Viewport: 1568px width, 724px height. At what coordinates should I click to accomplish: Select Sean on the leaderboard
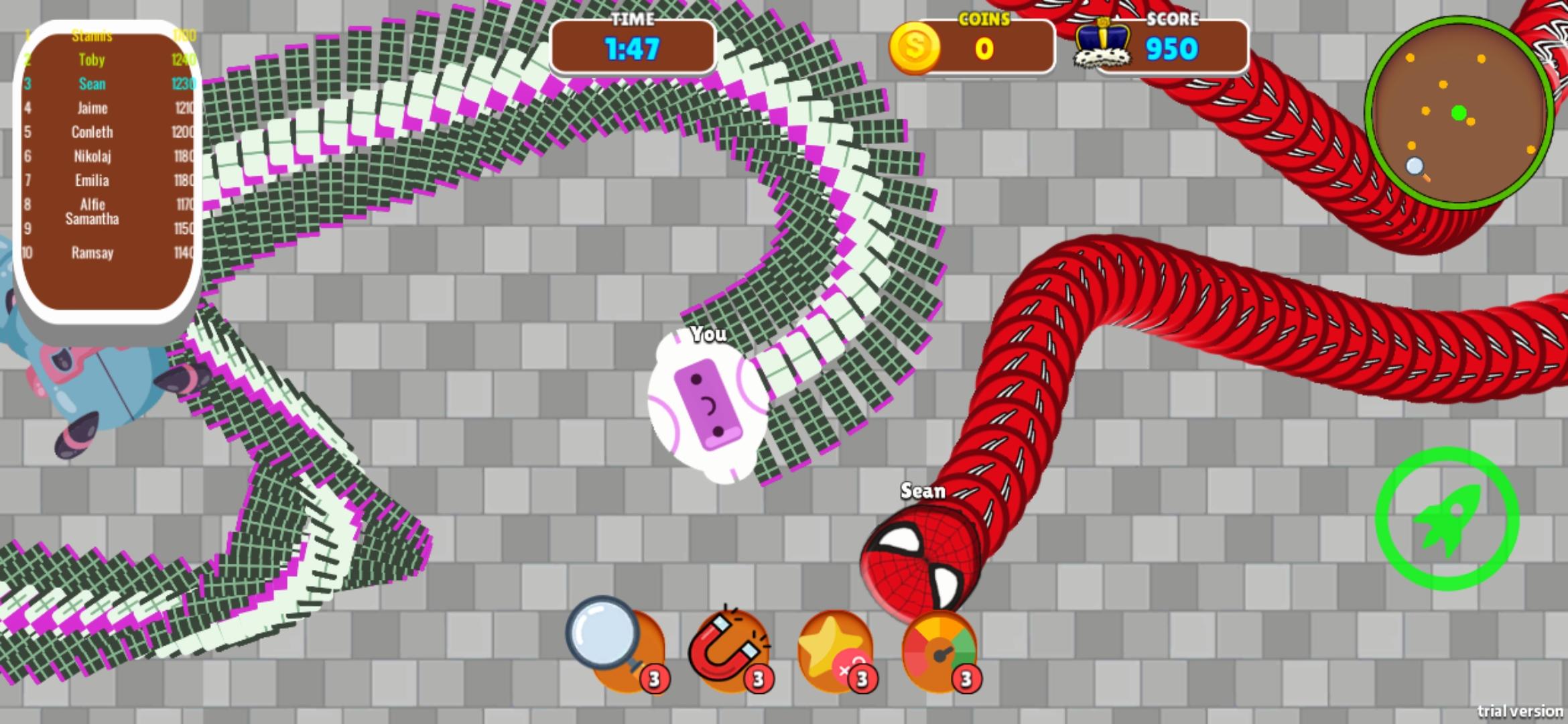[x=92, y=84]
